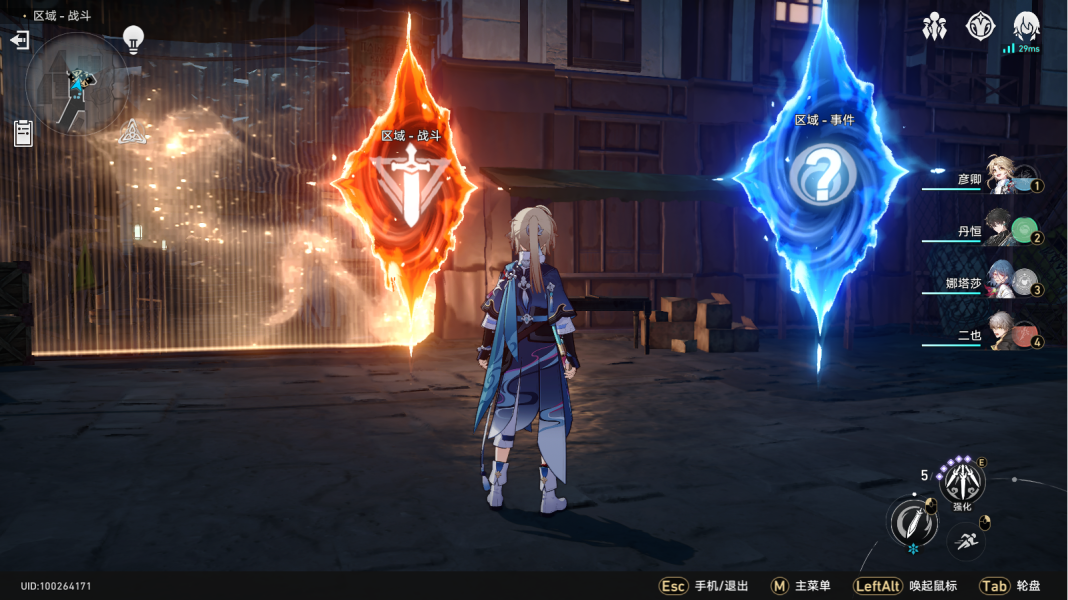Switch to party member 彦卿
1068x600 pixels.
coord(1002,177)
